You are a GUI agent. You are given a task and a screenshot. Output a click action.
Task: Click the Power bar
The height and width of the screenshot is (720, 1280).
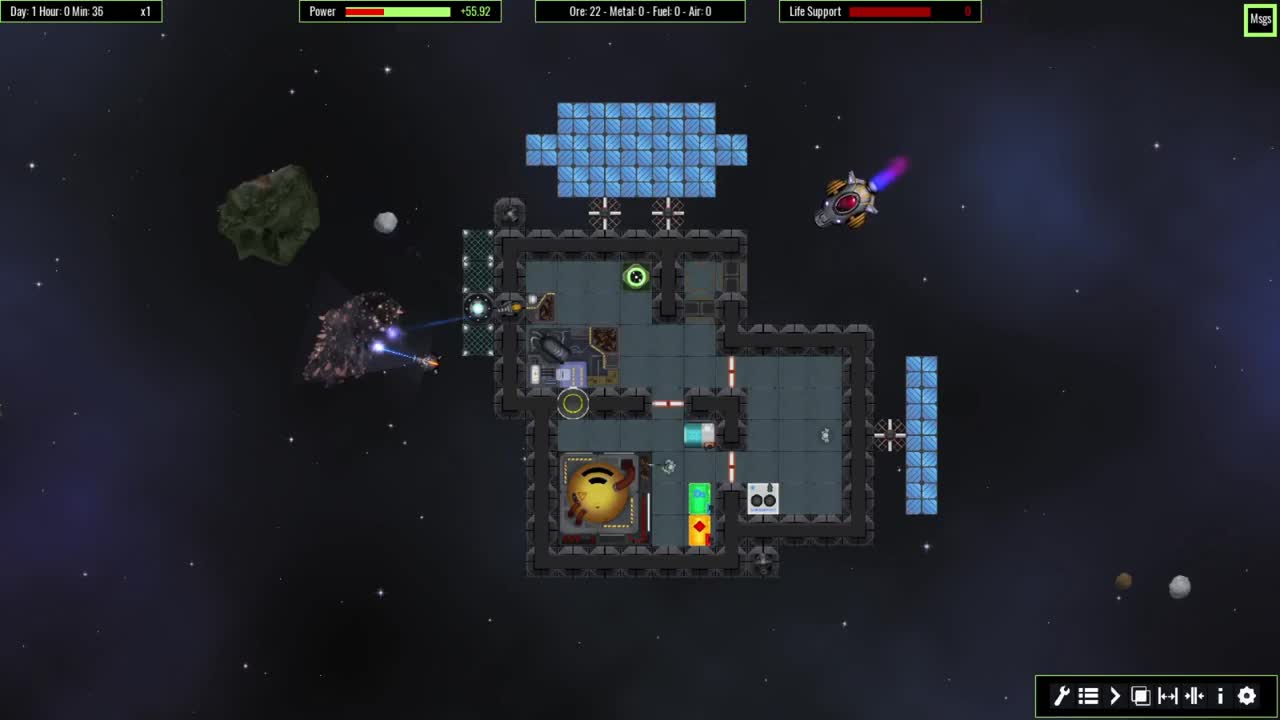pyautogui.click(x=398, y=11)
